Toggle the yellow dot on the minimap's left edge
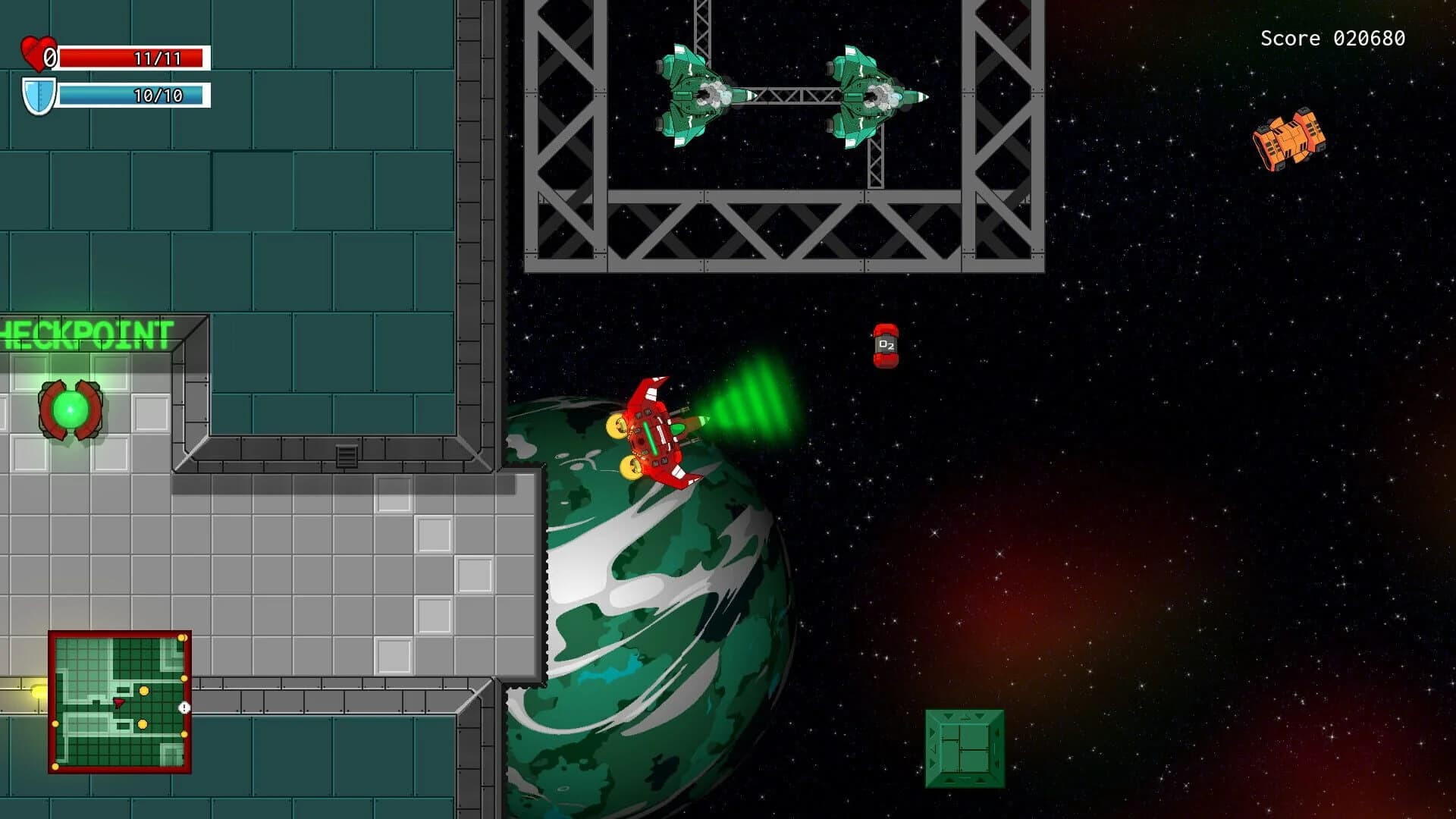 pyautogui.click(x=55, y=723)
